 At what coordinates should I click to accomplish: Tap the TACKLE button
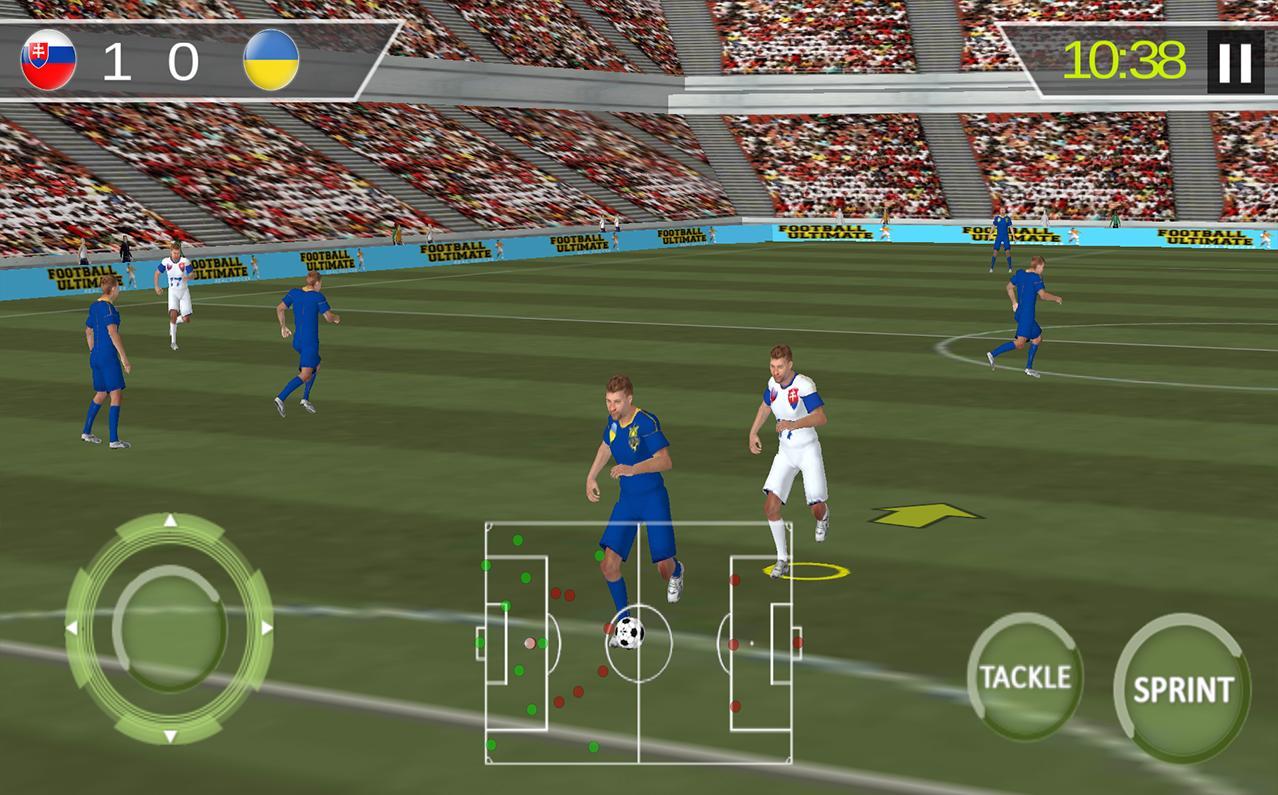(1024, 677)
